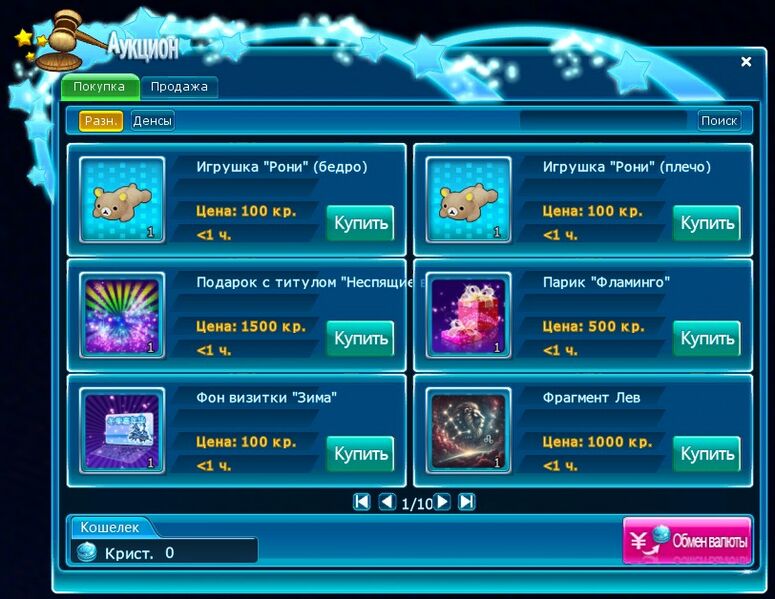The height and width of the screenshot is (599, 775).
Task: Jump to the last auction page
Action: pos(466,502)
